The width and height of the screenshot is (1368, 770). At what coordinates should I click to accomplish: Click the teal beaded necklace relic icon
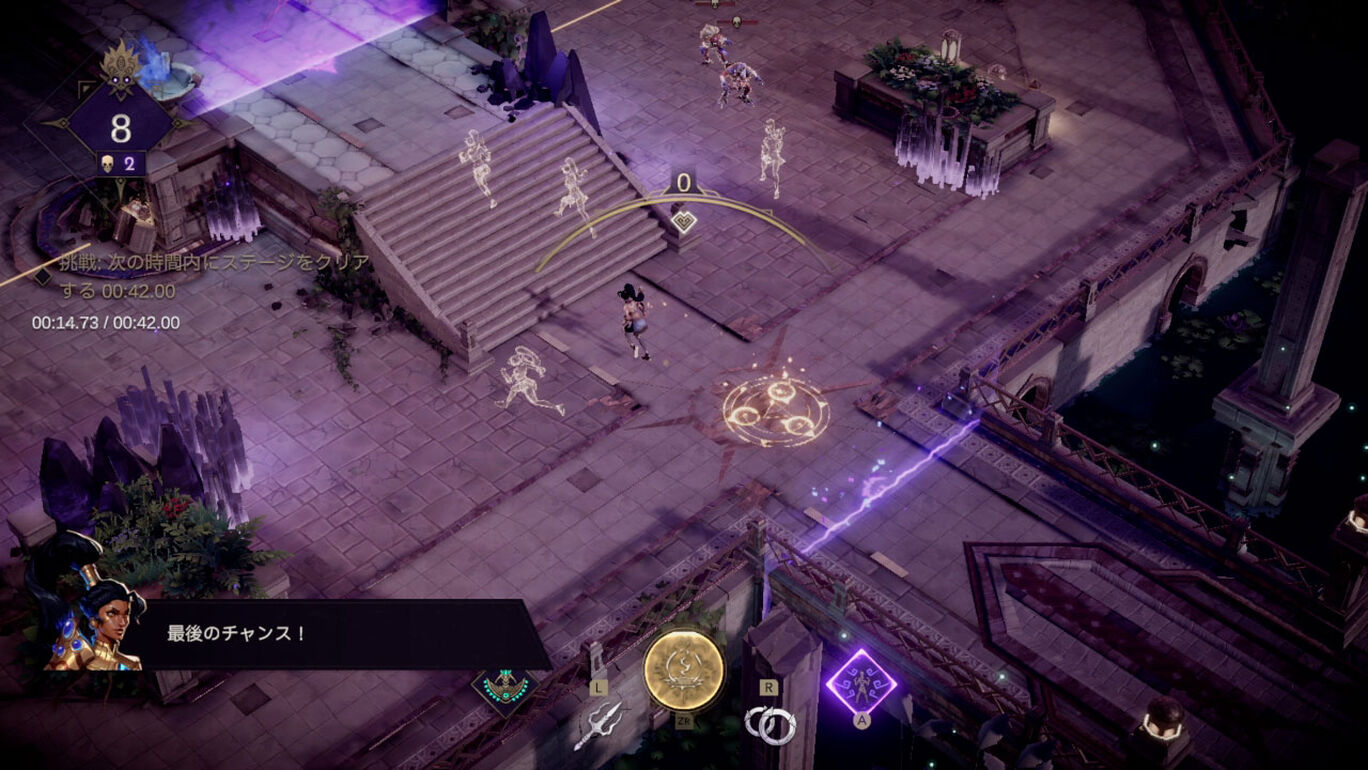[505, 687]
